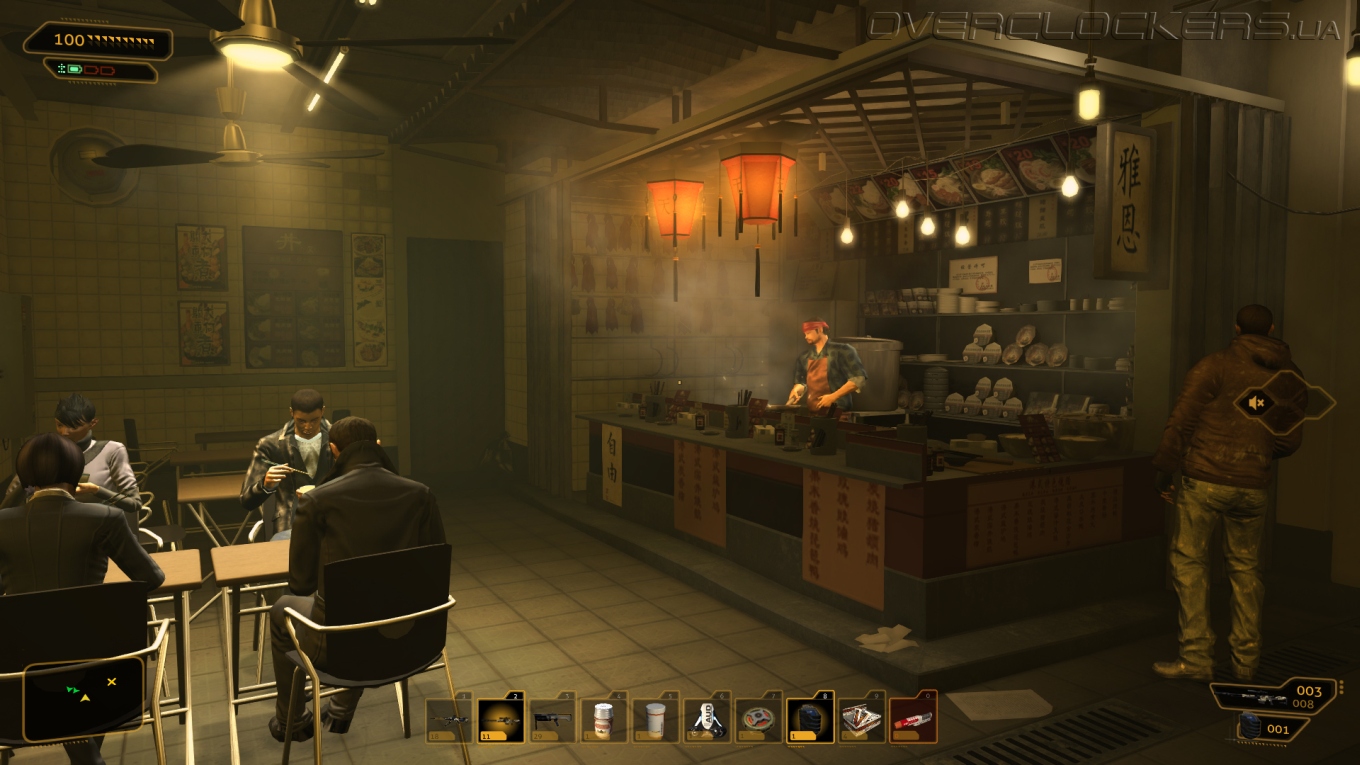
Task: Choose the AUD unlocking device in slot 6
Action: click(707, 720)
